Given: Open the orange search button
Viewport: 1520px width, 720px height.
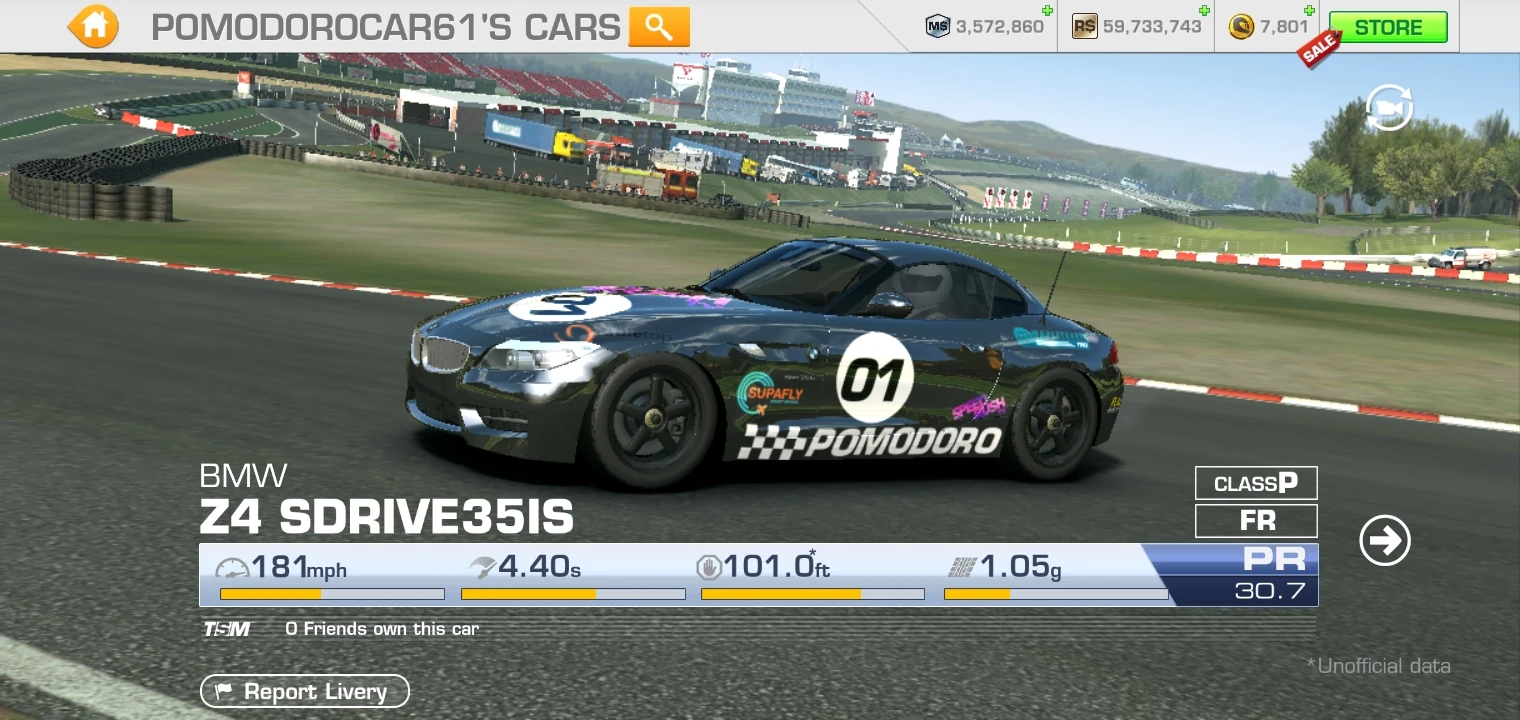Looking at the screenshot, I should coord(659,27).
